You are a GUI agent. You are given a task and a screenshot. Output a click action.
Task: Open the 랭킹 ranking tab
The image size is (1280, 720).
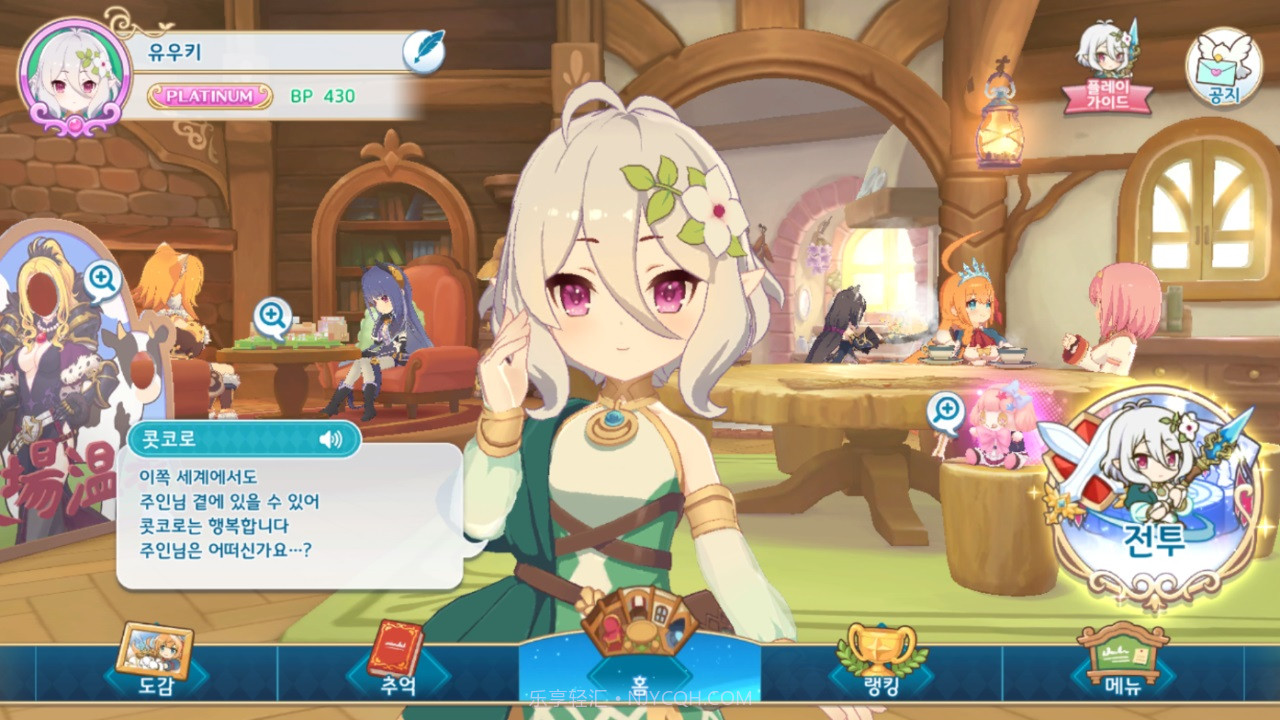click(880, 662)
